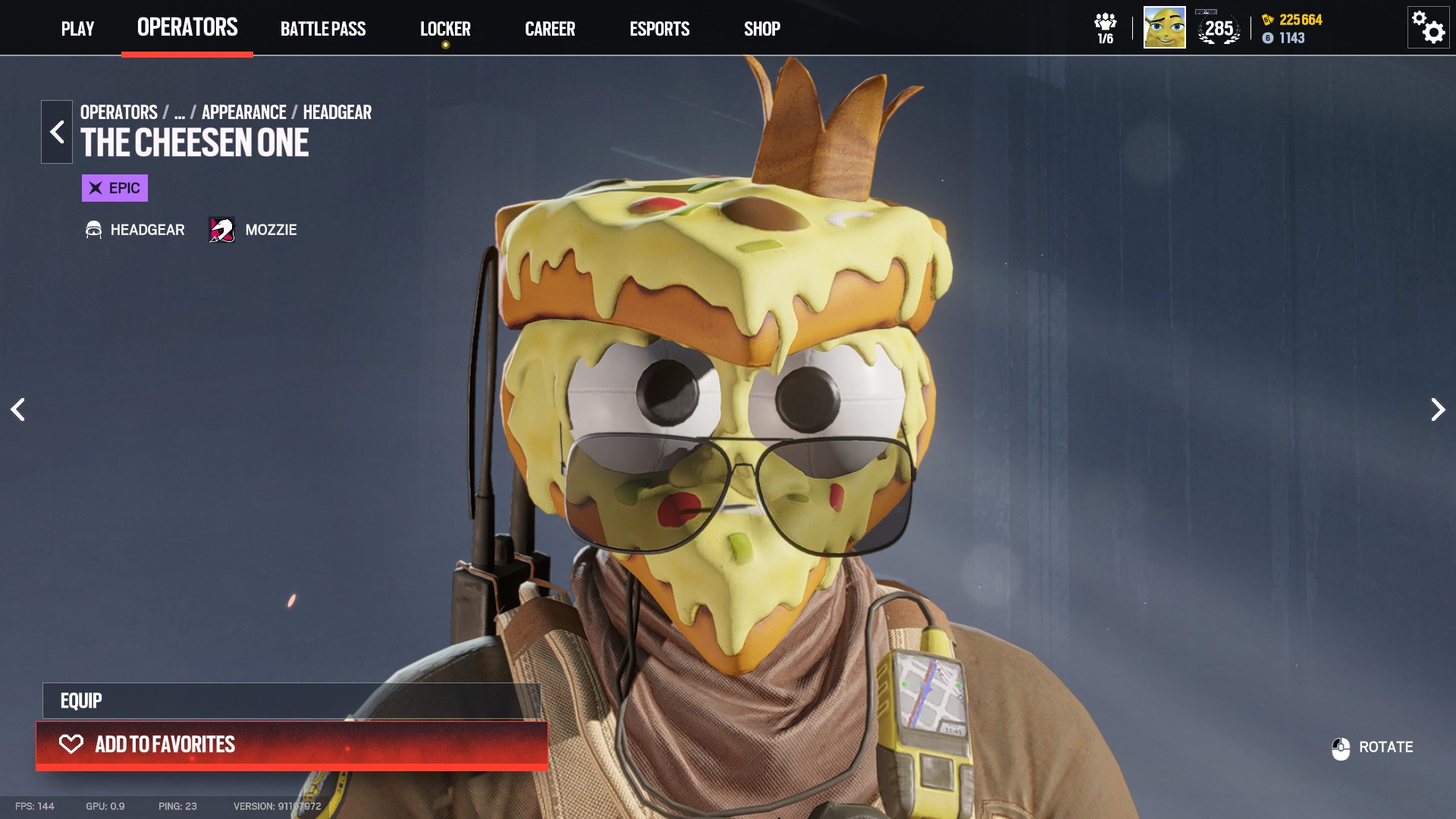Viewport: 1456px width, 819px height.
Task: Toggle the heart icon on Add to Favorites
Action: coord(71,745)
